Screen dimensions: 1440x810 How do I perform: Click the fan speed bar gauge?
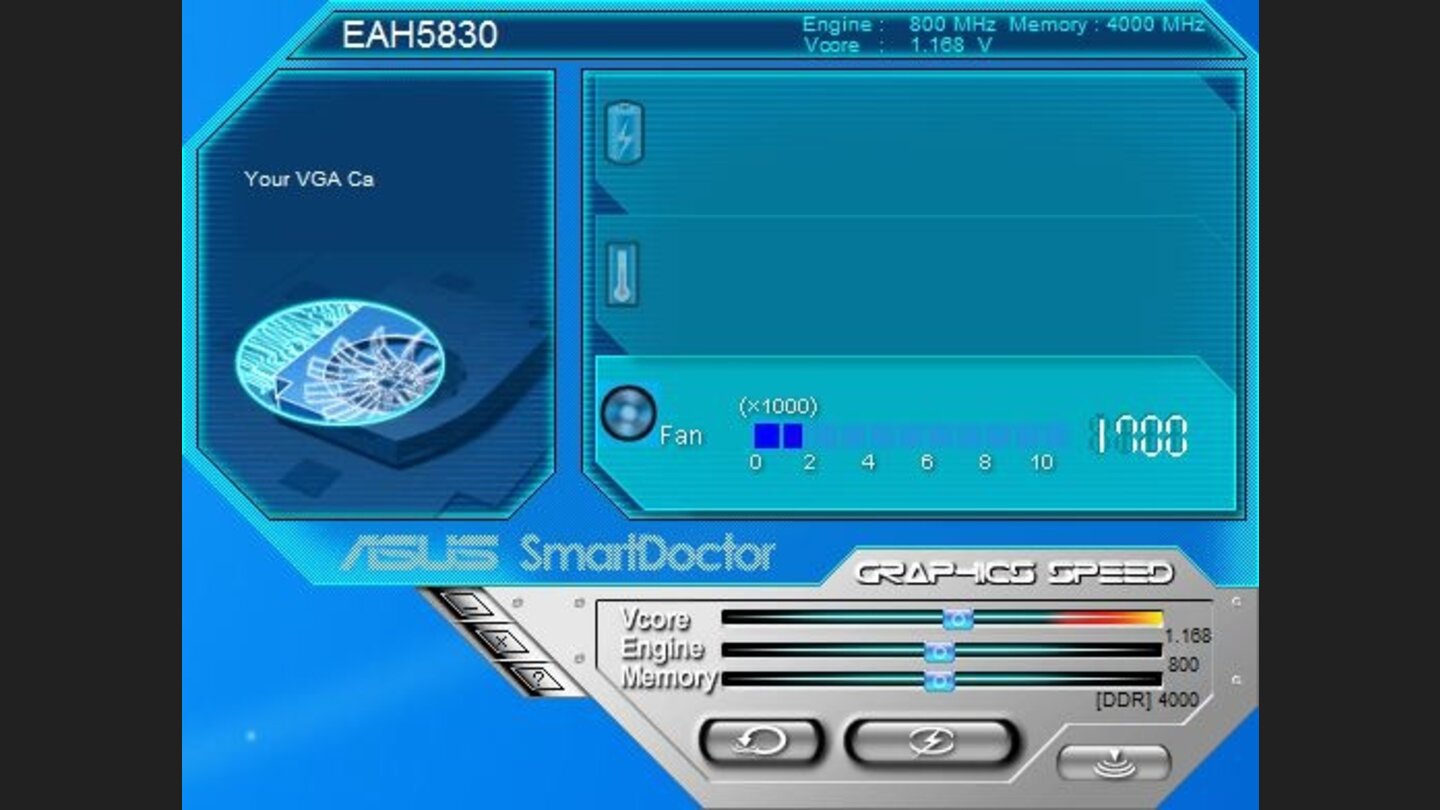point(900,434)
